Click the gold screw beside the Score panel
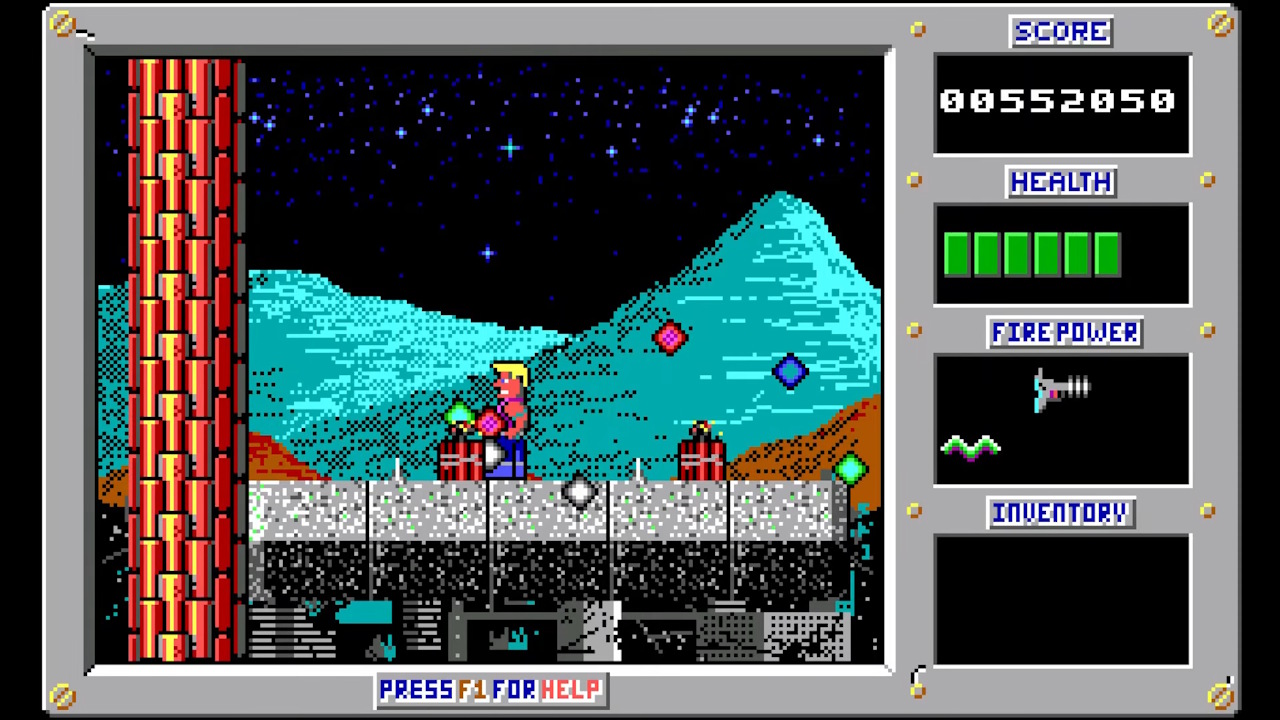The width and height of the screenshot is (1280, 720). [x=918, y=30]
